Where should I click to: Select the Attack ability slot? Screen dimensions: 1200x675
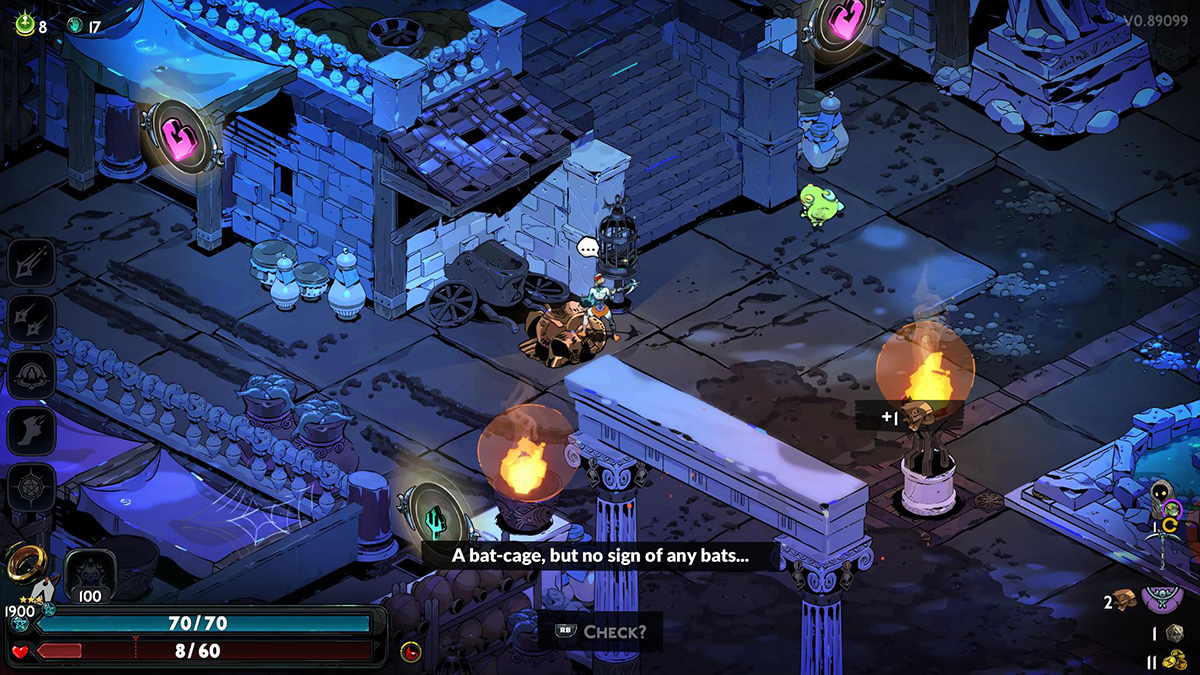[30, 263]
